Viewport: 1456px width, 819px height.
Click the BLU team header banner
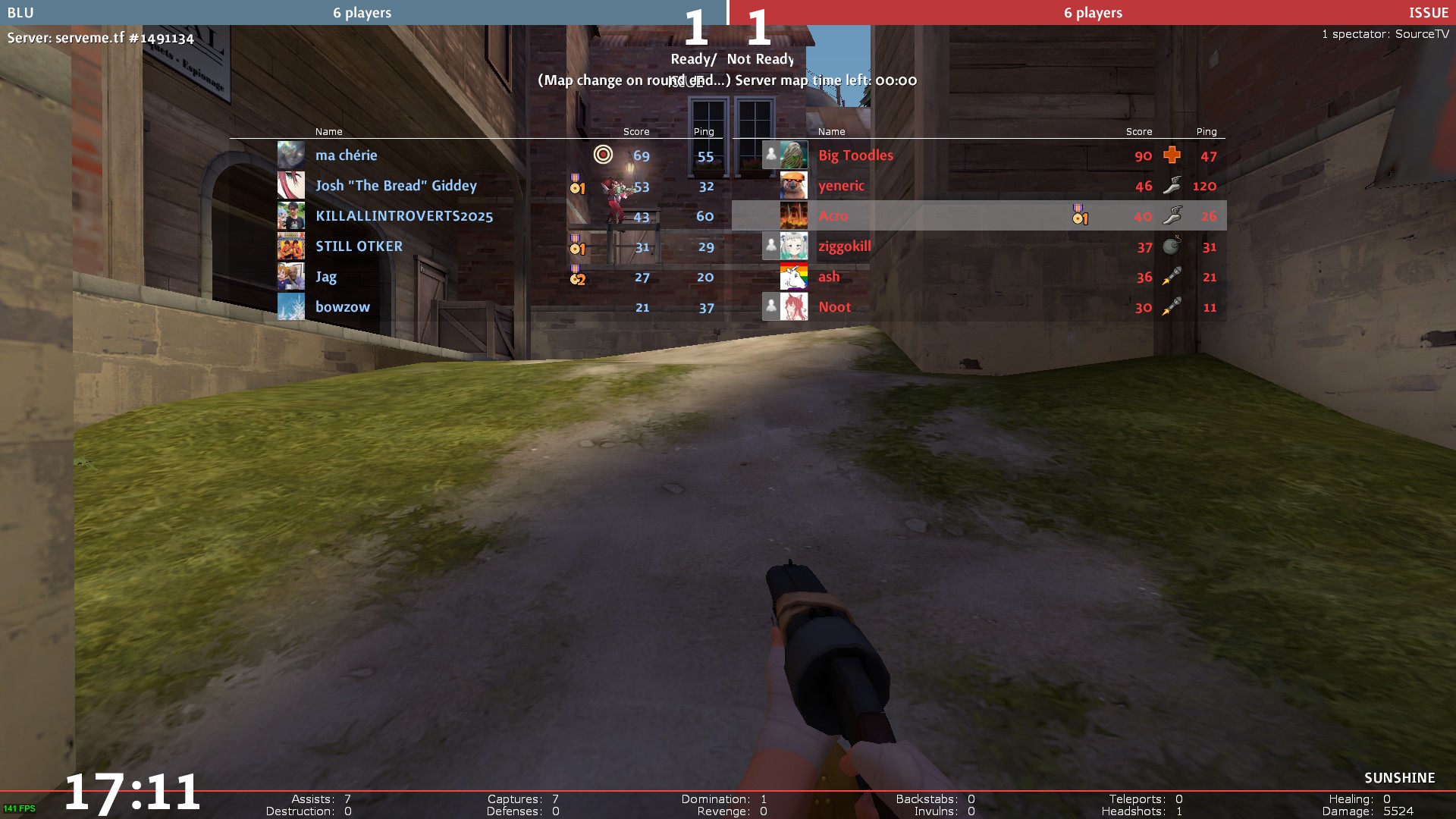point(362,12)
